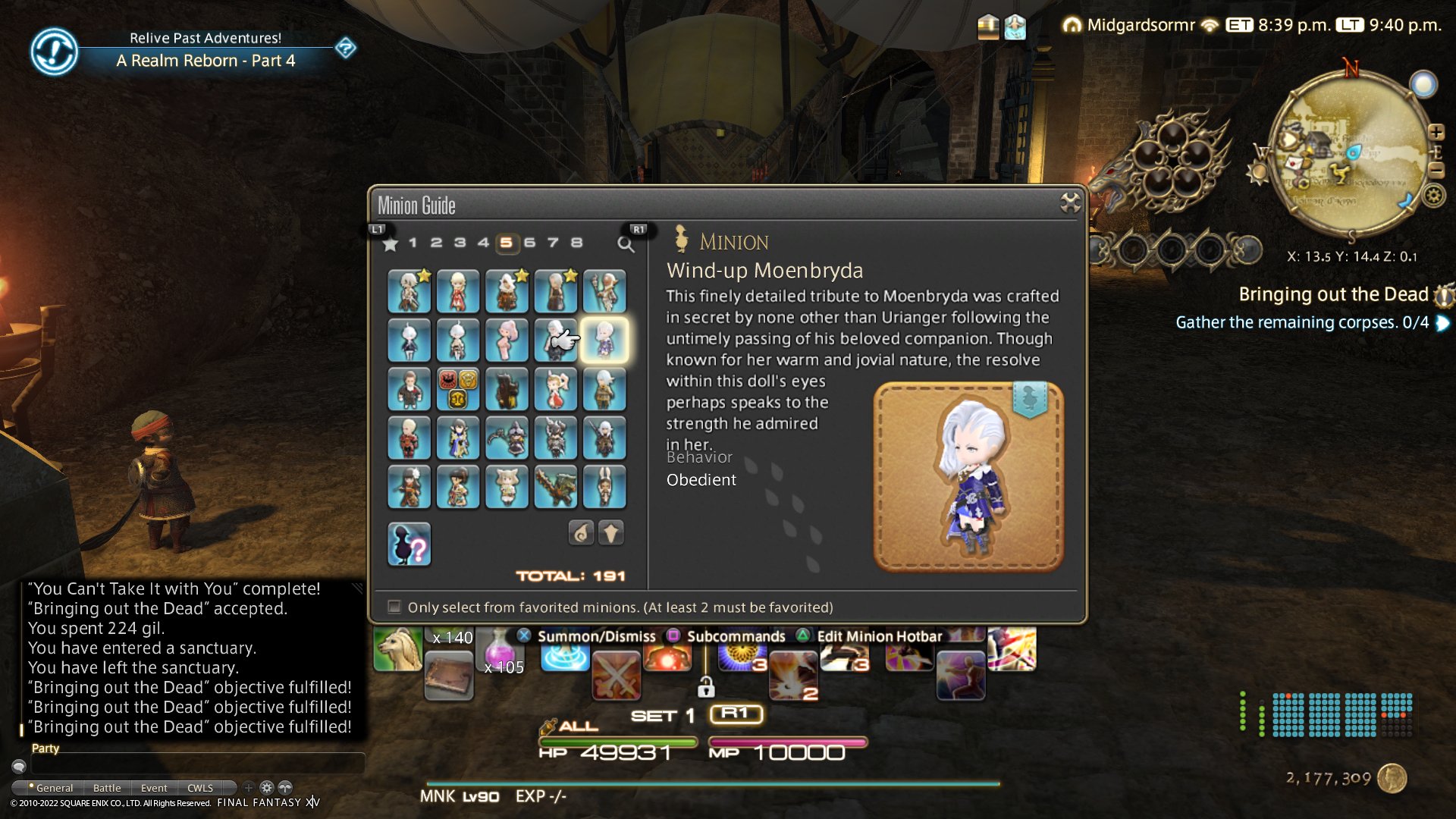The width and height of the screenshot is (1456, 819).
Task: Click the crossed-arrows icon on Minion Guide header
Action: [1070, 201]
